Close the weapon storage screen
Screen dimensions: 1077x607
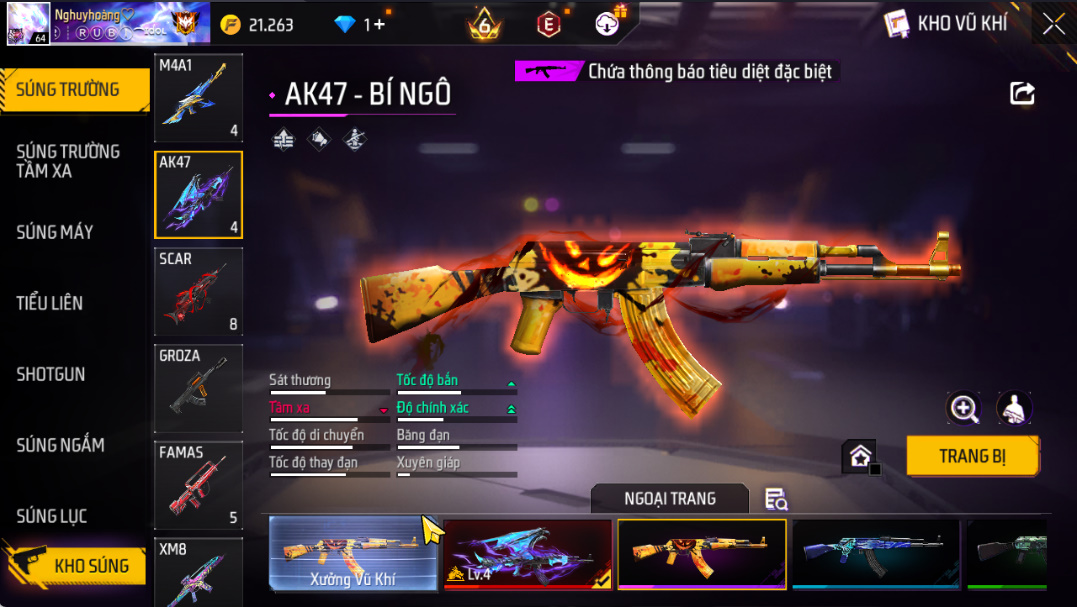coord(1053,24)
